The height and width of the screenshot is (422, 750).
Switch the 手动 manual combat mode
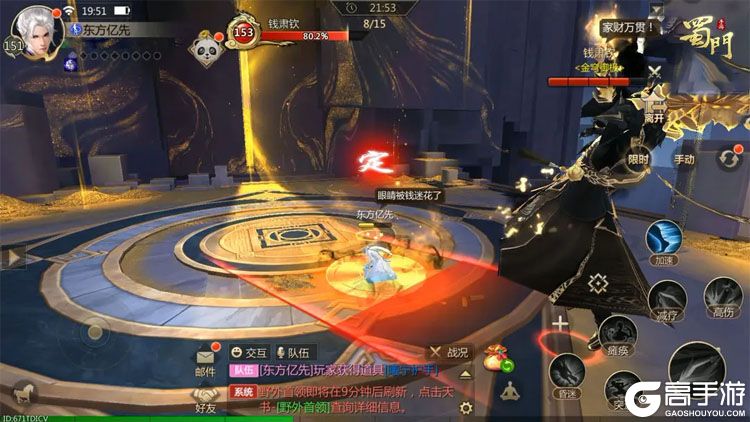click(x=684, y=156)
